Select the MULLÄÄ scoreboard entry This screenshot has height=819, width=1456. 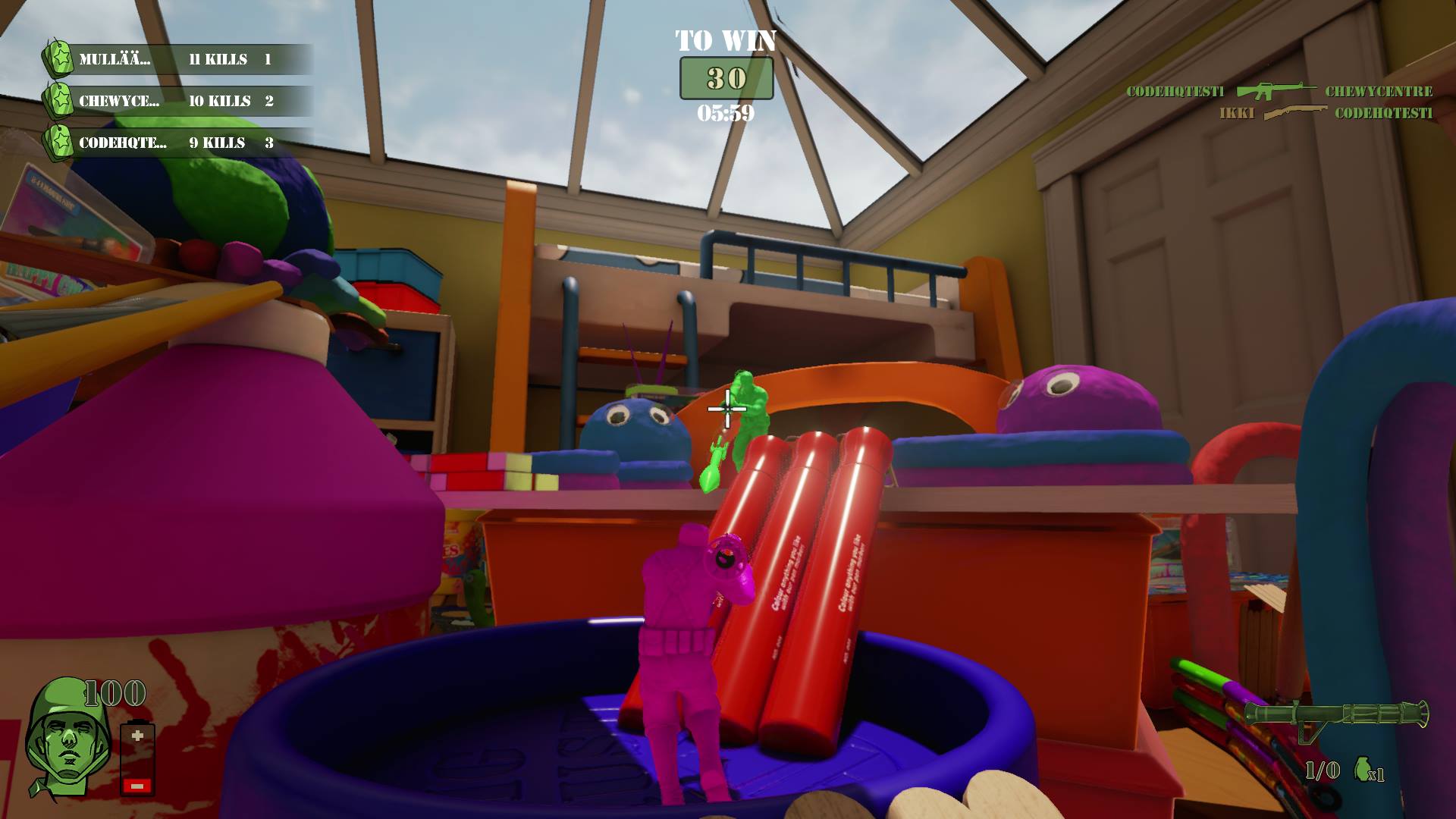coord(174,58)
